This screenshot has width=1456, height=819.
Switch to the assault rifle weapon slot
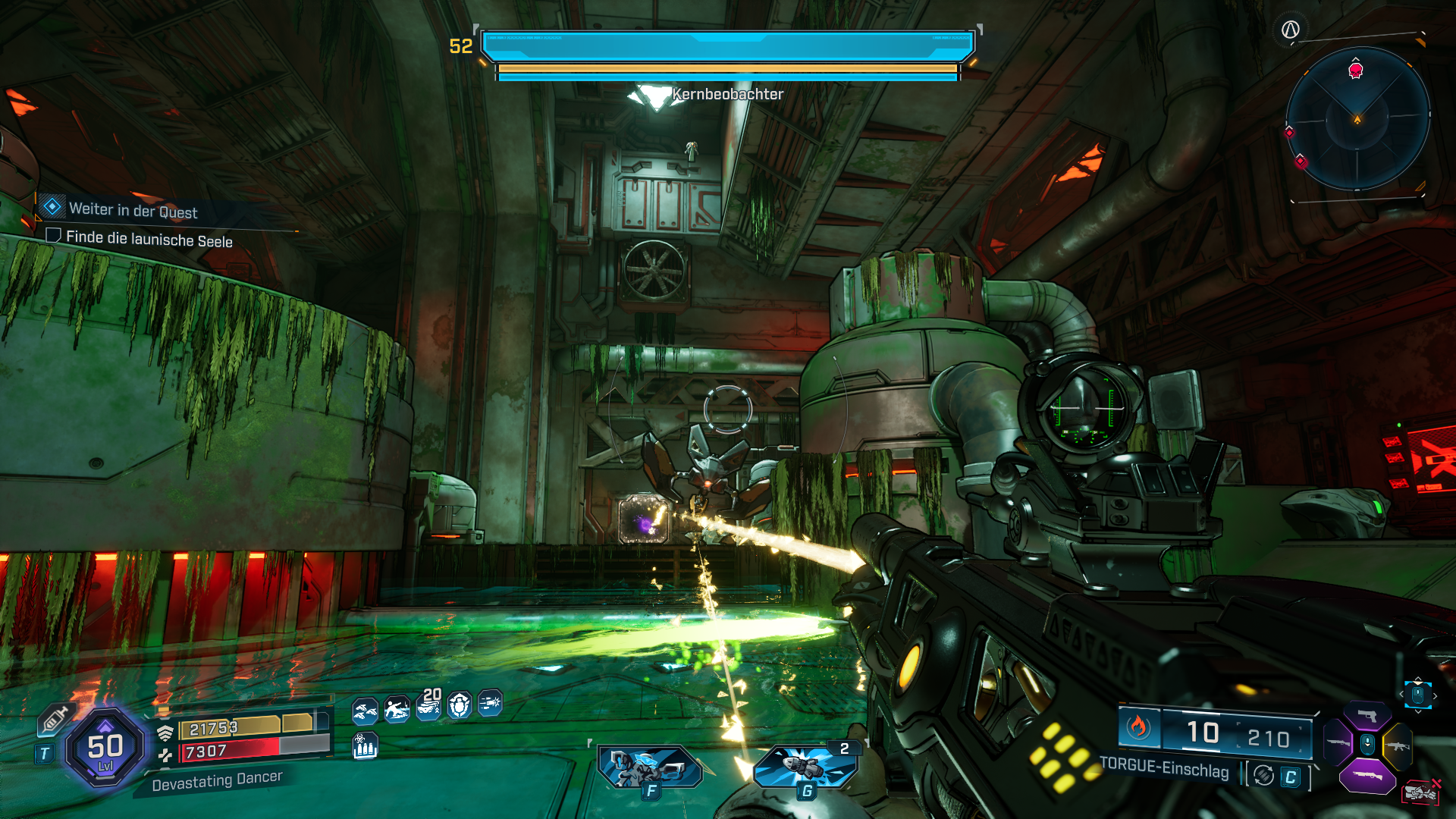1397,746
